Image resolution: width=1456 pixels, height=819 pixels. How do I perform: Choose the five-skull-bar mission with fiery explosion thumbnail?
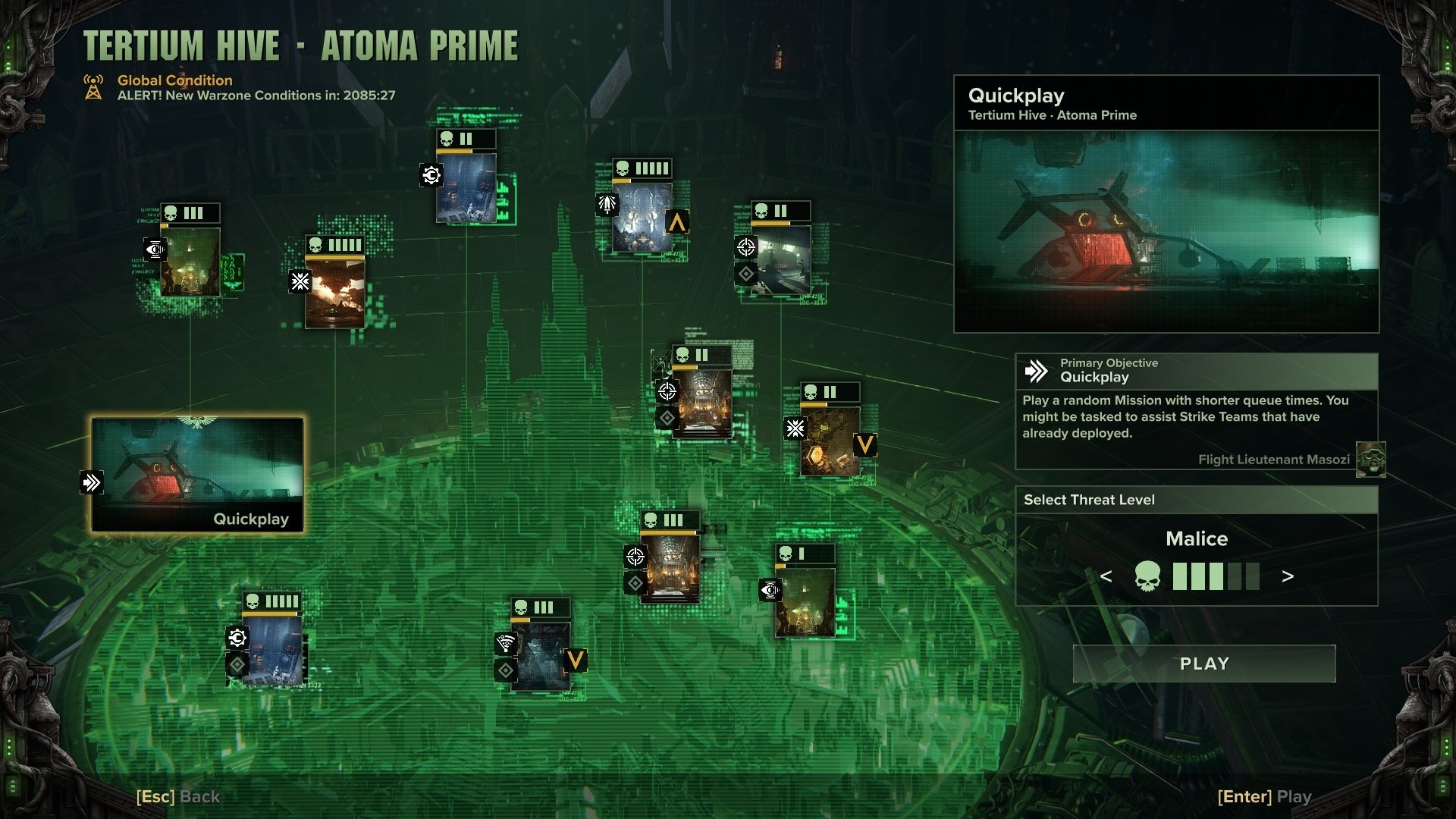(334, 292)
